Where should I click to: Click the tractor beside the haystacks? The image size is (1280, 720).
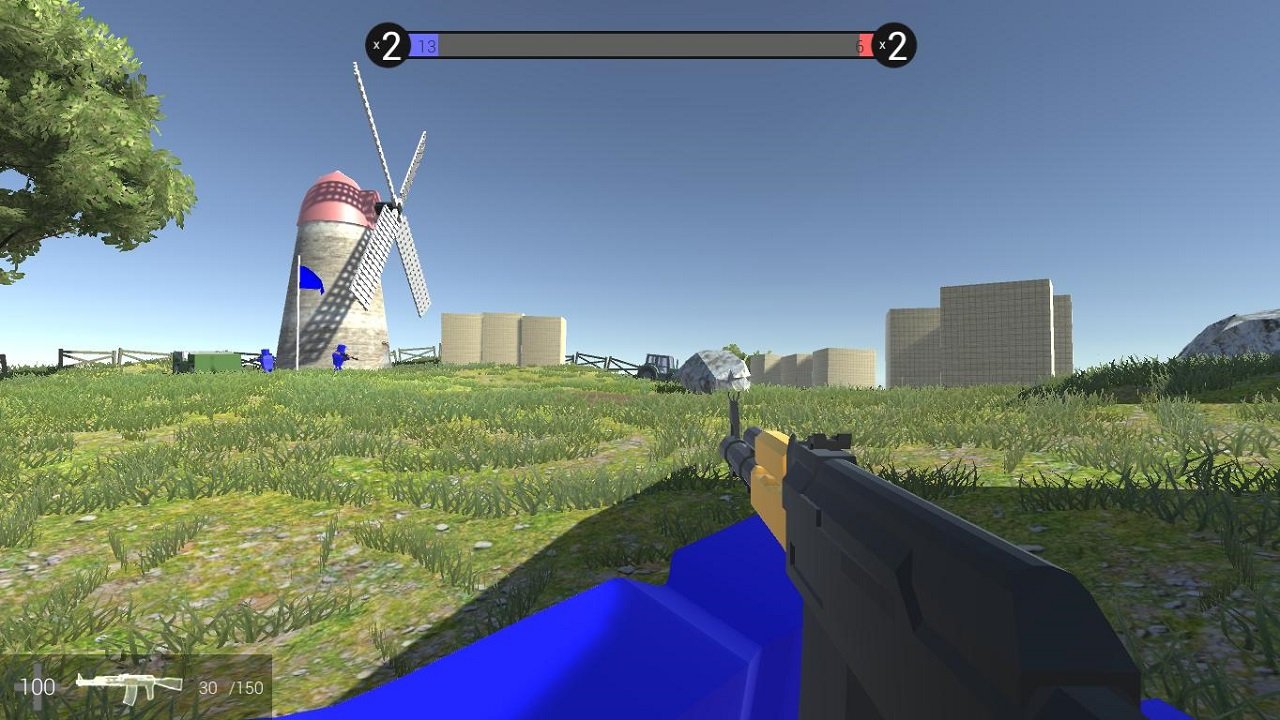click(655, 365)
